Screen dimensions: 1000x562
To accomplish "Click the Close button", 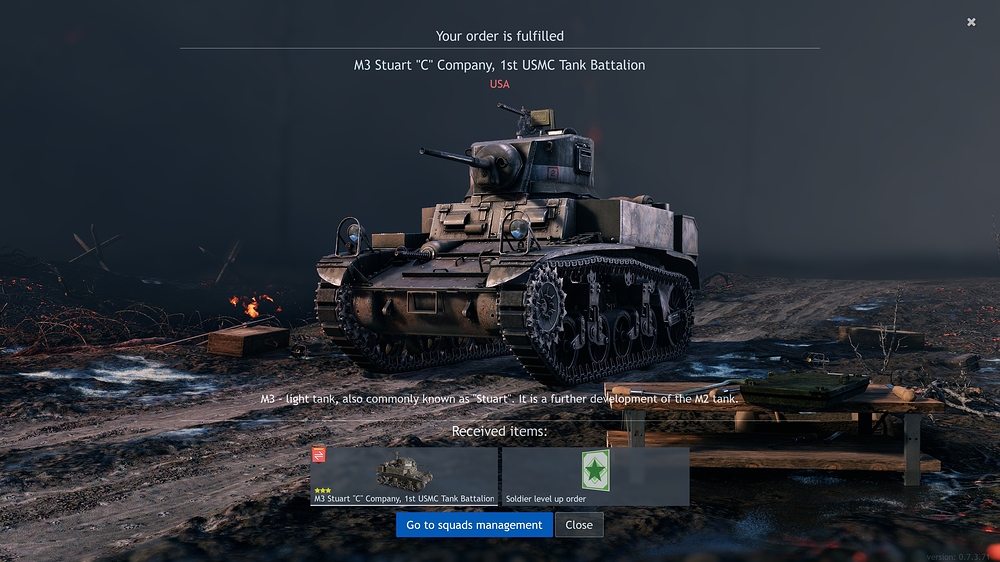I will [579, 525].
